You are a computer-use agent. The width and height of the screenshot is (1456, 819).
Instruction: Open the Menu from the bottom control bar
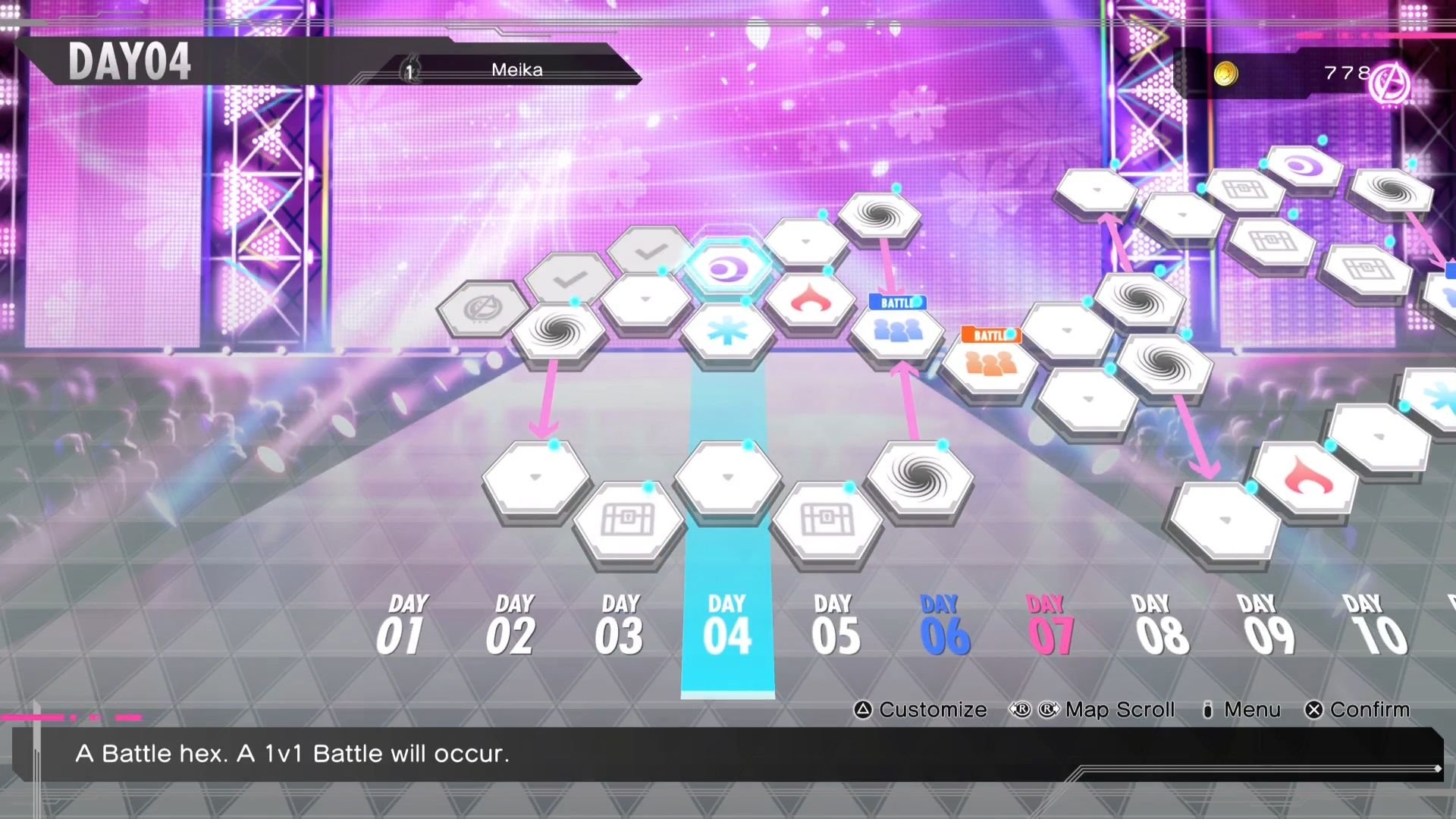pyautogui.click(x=1251, y=710)
